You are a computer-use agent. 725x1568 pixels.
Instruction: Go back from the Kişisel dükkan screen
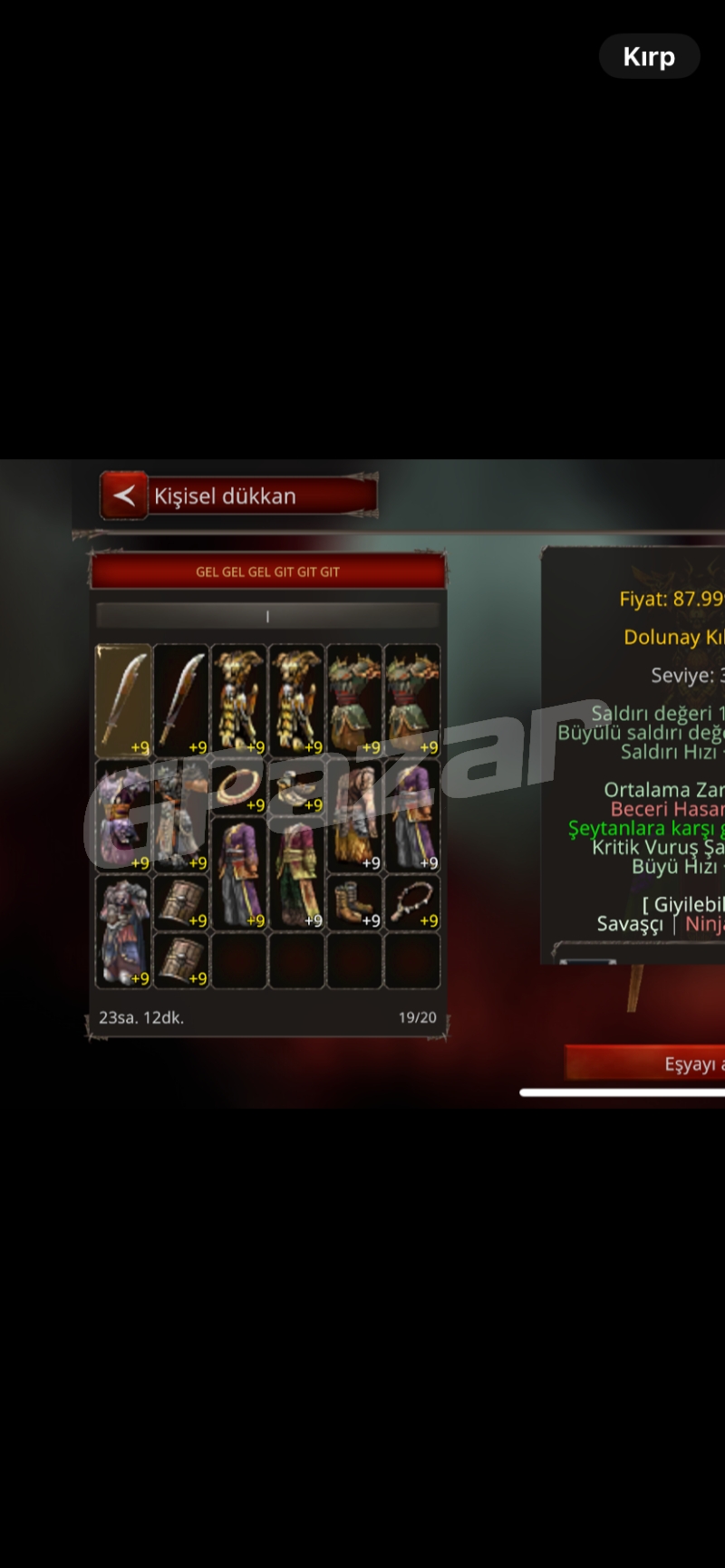[x=124, y=495]
